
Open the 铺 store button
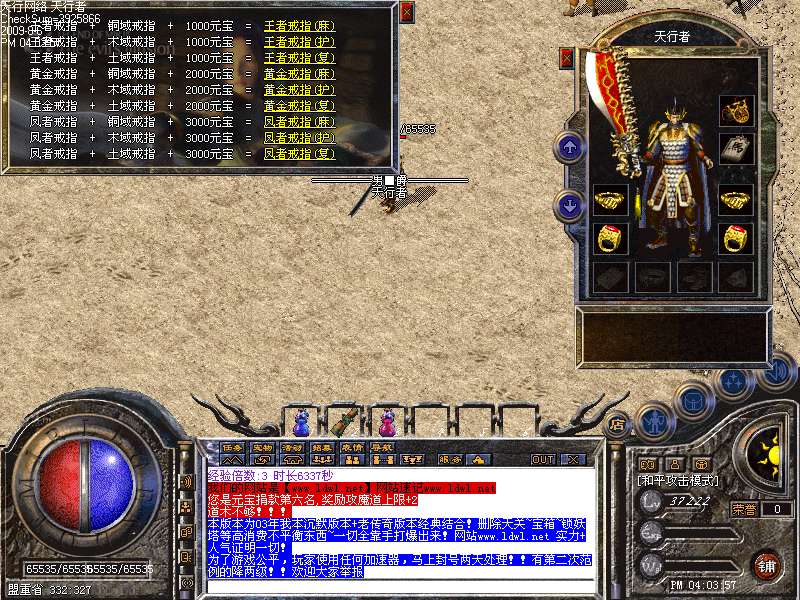(x=766, y=565)
